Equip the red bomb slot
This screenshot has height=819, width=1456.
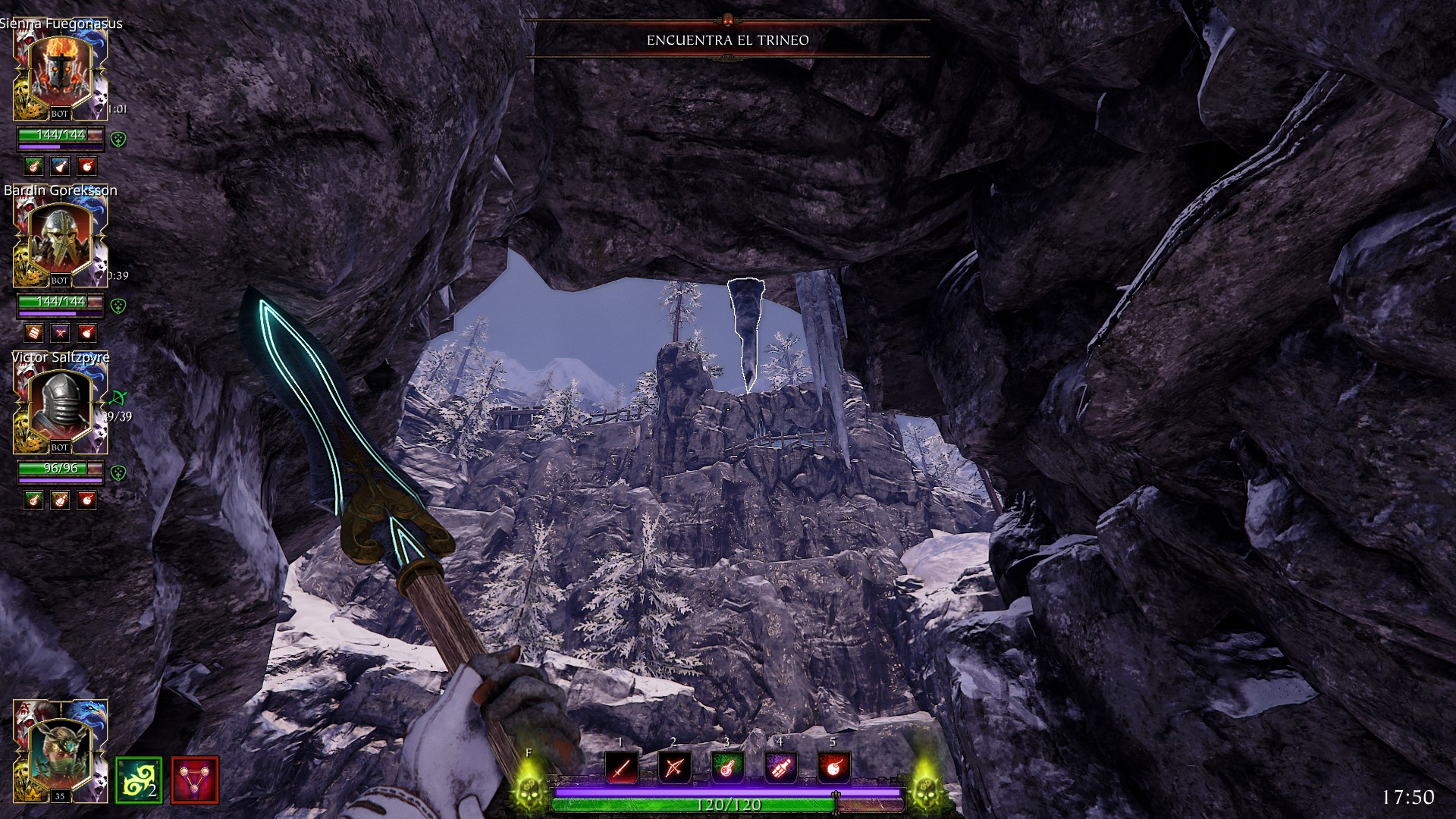tap(833, 768)
